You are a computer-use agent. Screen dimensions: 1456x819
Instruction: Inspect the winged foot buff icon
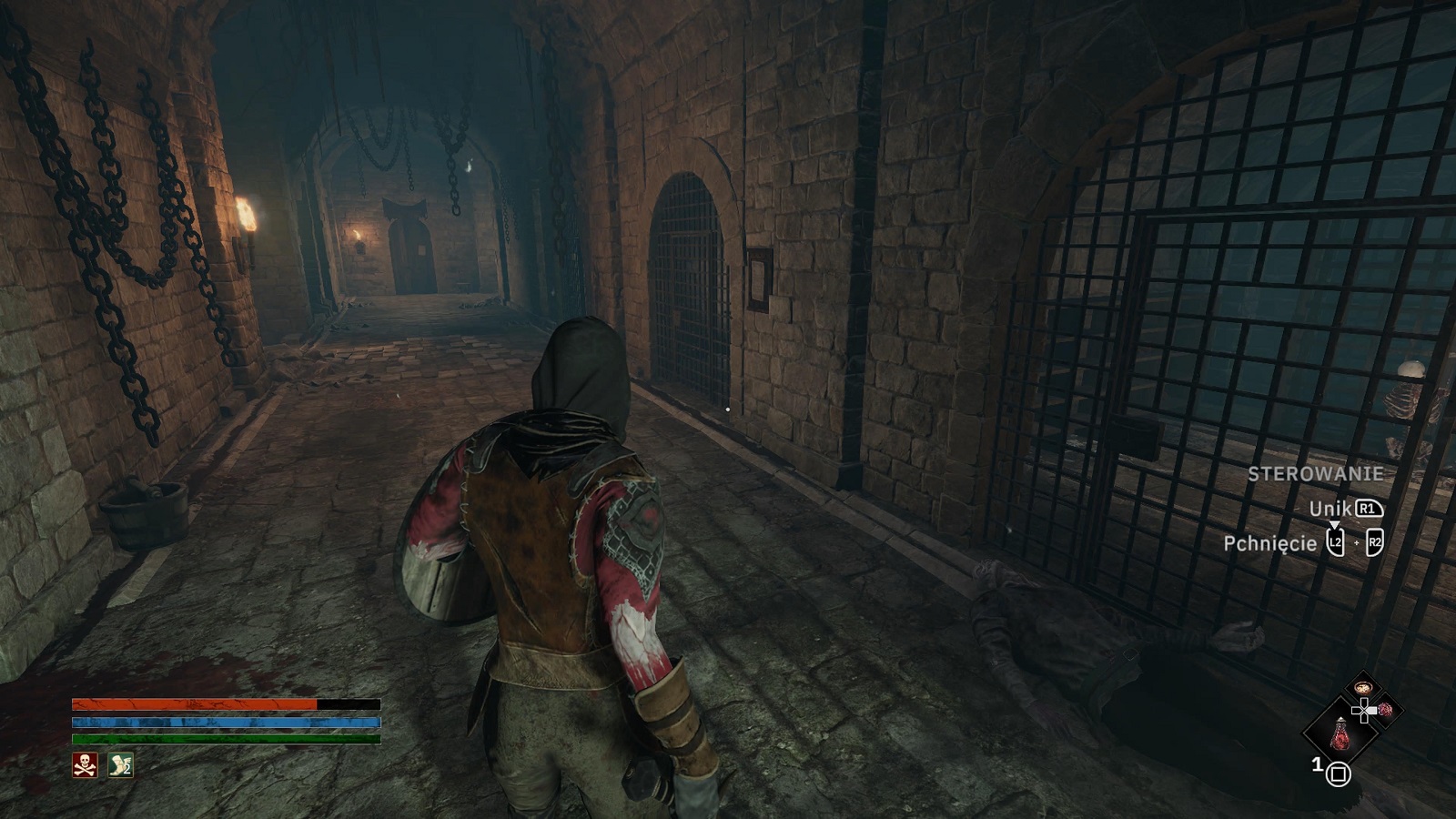[121, 765]
